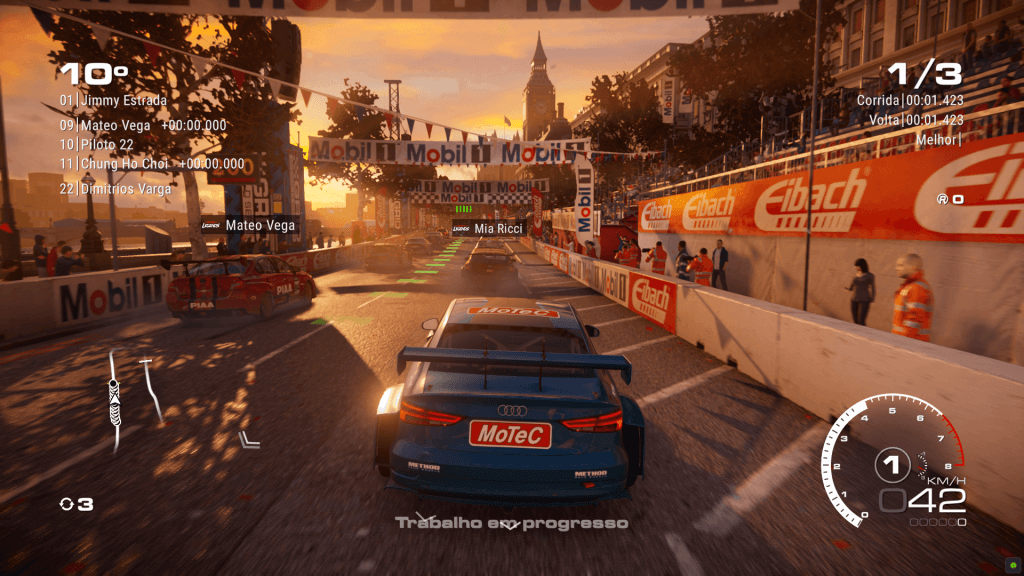Screen dimensions: 1024x576
Task: Click the green overlay icon in the corner
Action: click(1012, 563)
